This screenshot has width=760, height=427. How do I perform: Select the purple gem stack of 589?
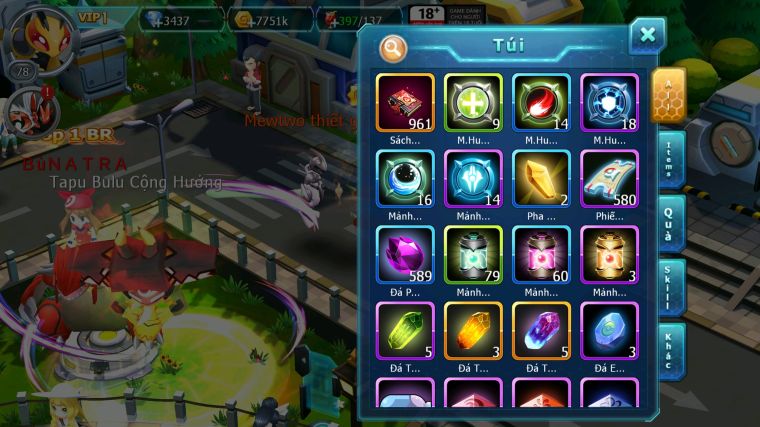click(405, 254)
